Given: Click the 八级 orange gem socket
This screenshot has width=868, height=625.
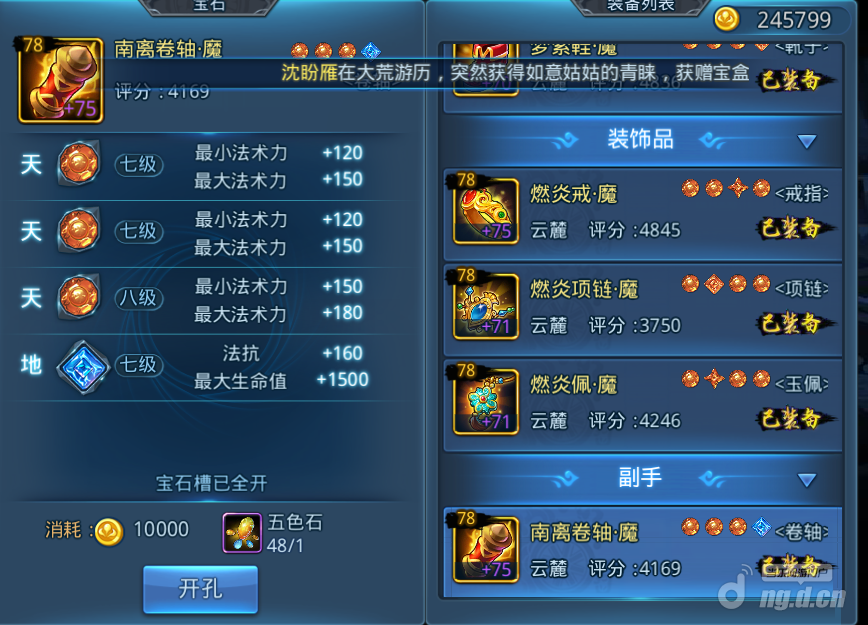Looking at the screenshot, I should (x=78, y=299).
